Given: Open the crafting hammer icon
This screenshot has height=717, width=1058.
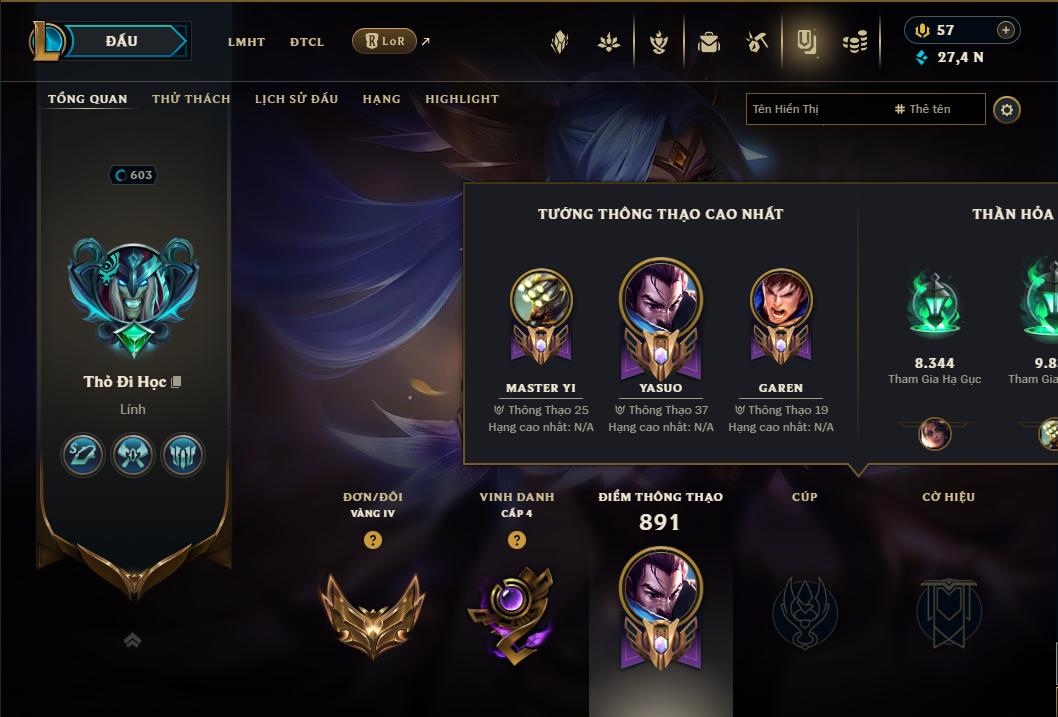Looking at the screenshot, I should (x=757, y=42).
